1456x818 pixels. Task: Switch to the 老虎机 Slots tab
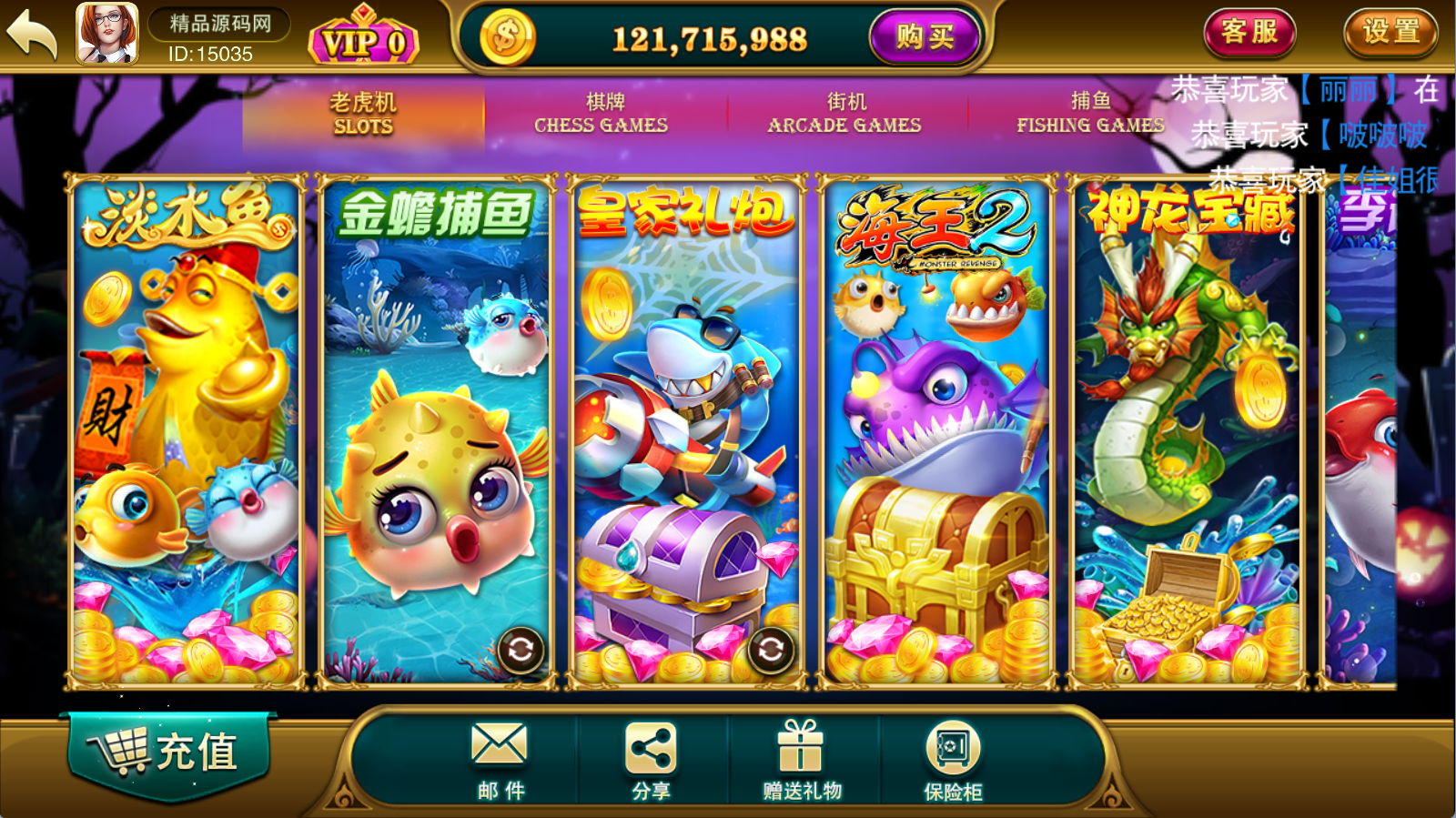362,114
